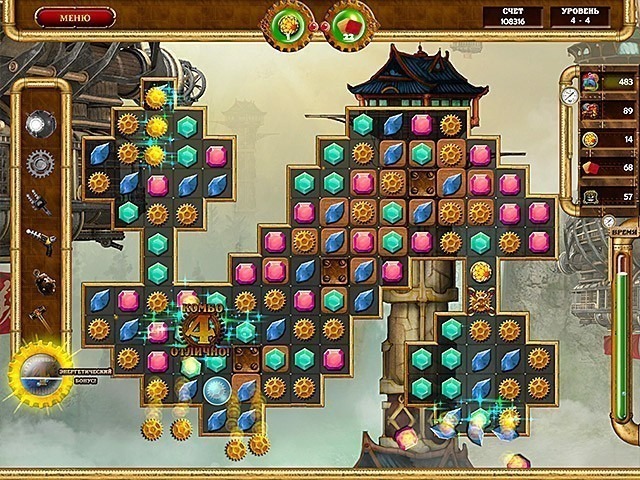The width and height of the screenshot is (640, 480).
Task: Trigger the glowing energy bonus gear
Action: pyautogui.click(x=41, y=372)
